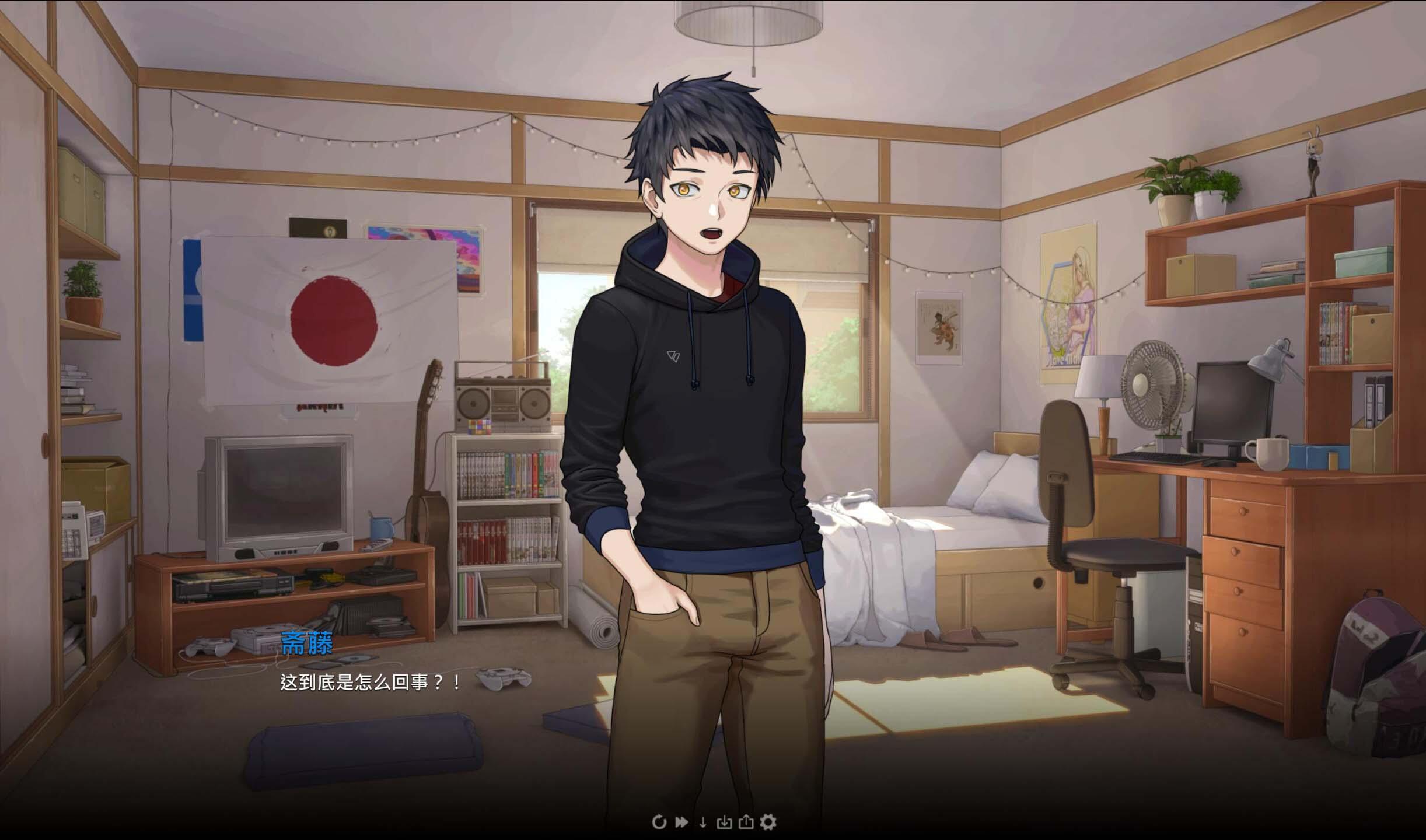Click the save game icon

click(725, 822)
